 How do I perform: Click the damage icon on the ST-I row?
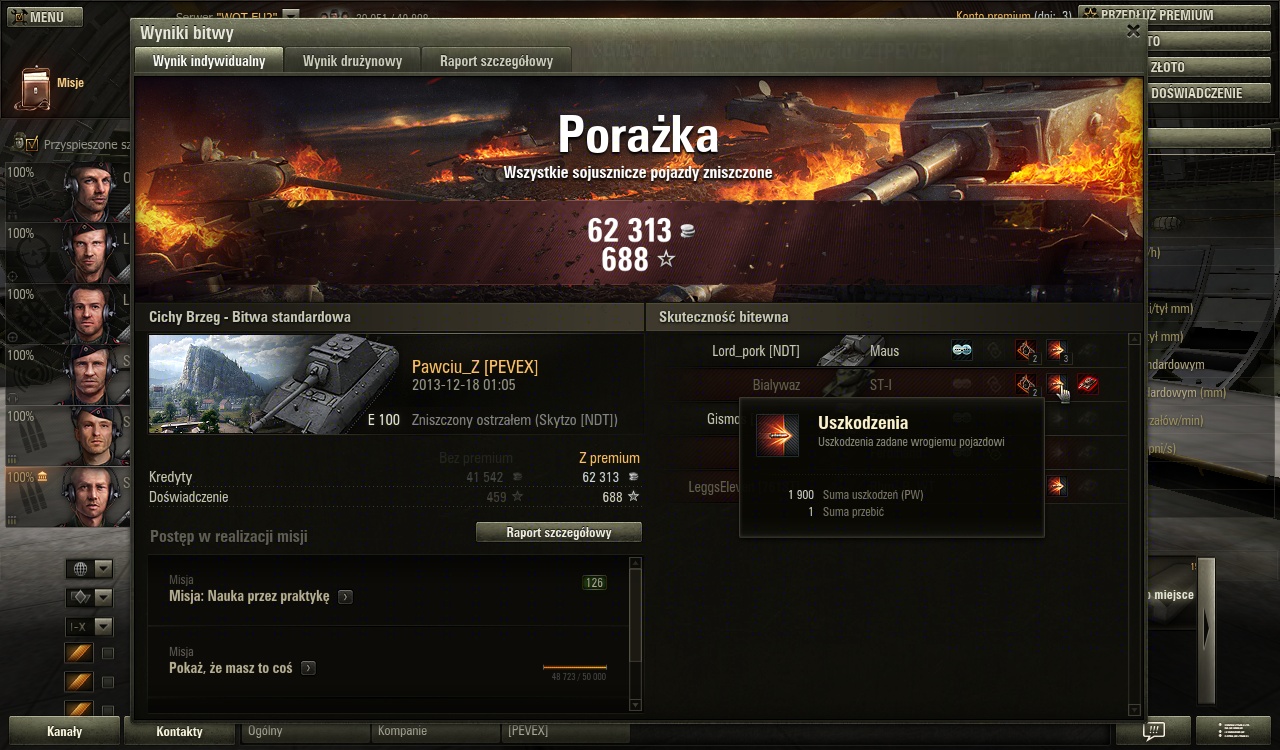[x=1056, y=384]
